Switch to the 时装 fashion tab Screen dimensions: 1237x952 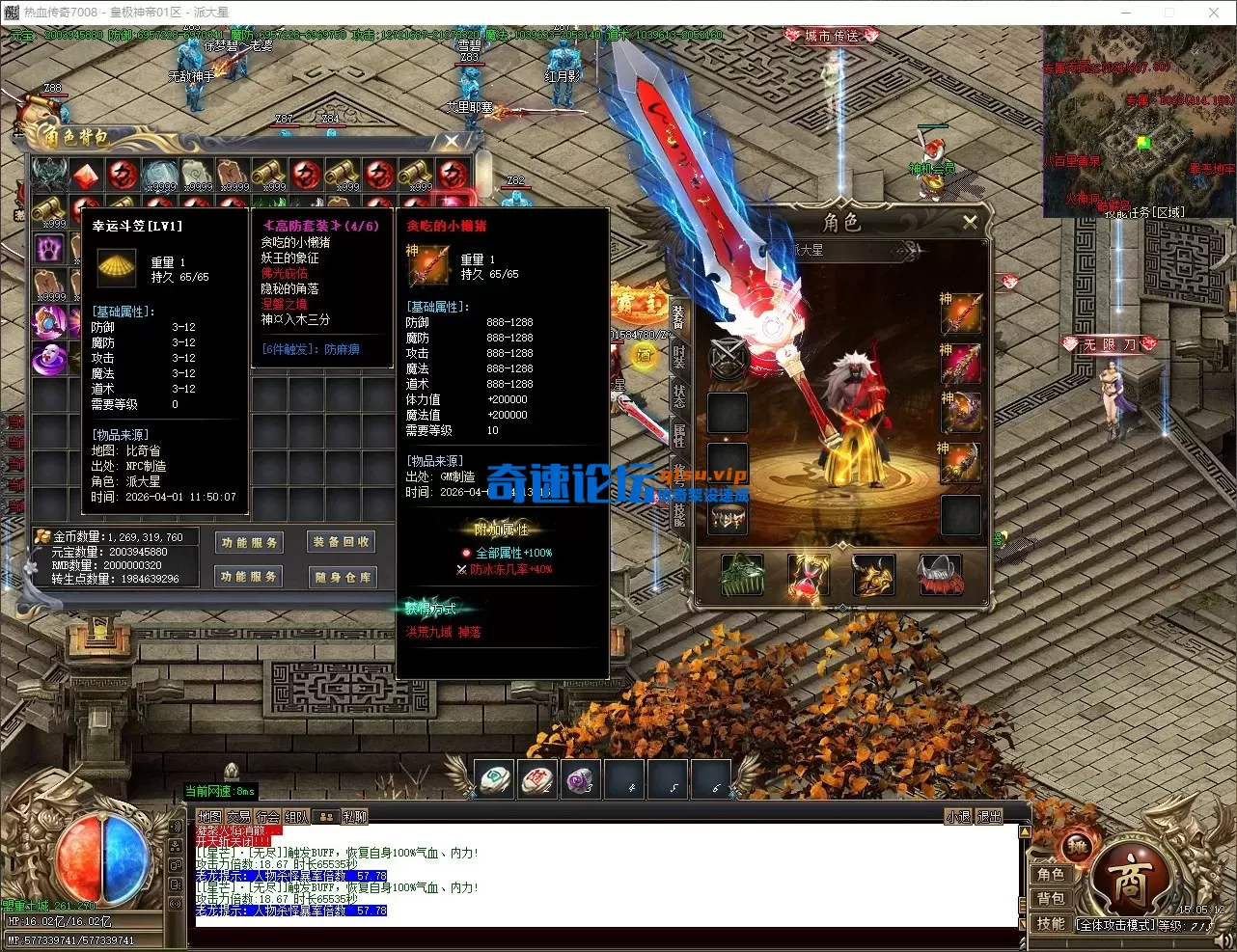(678, 356)
